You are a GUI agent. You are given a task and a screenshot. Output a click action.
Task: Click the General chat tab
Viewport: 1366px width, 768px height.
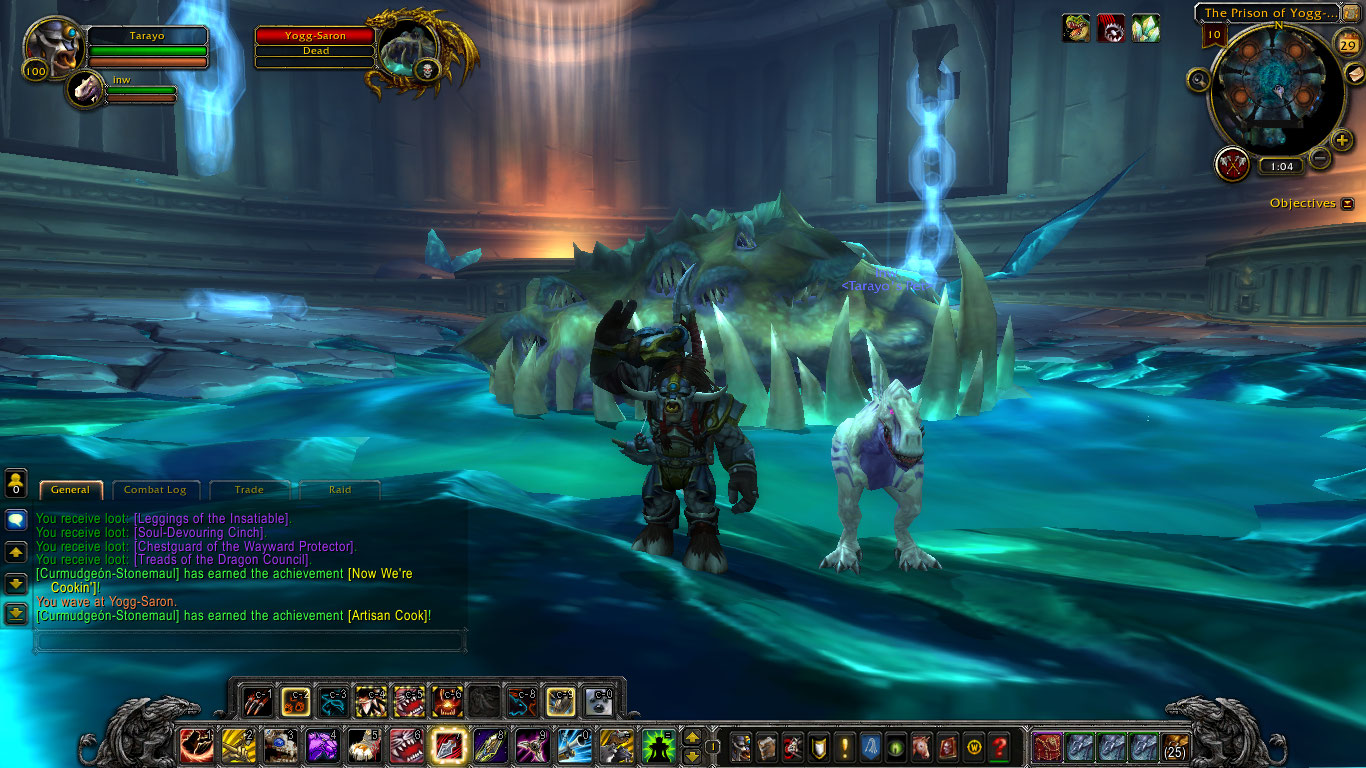[70, 490]
